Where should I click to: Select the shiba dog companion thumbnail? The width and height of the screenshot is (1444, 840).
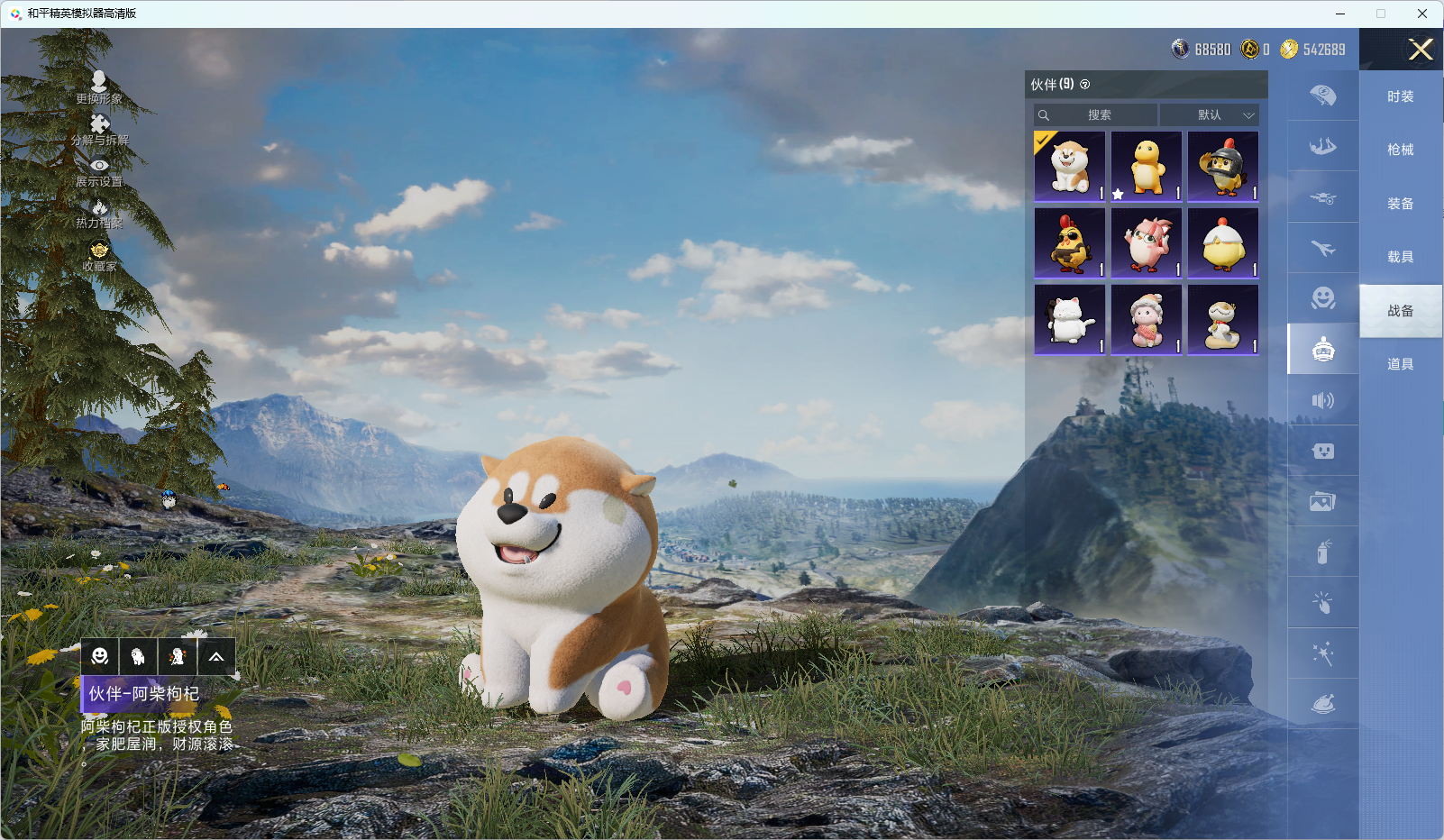coord(1070,167)
